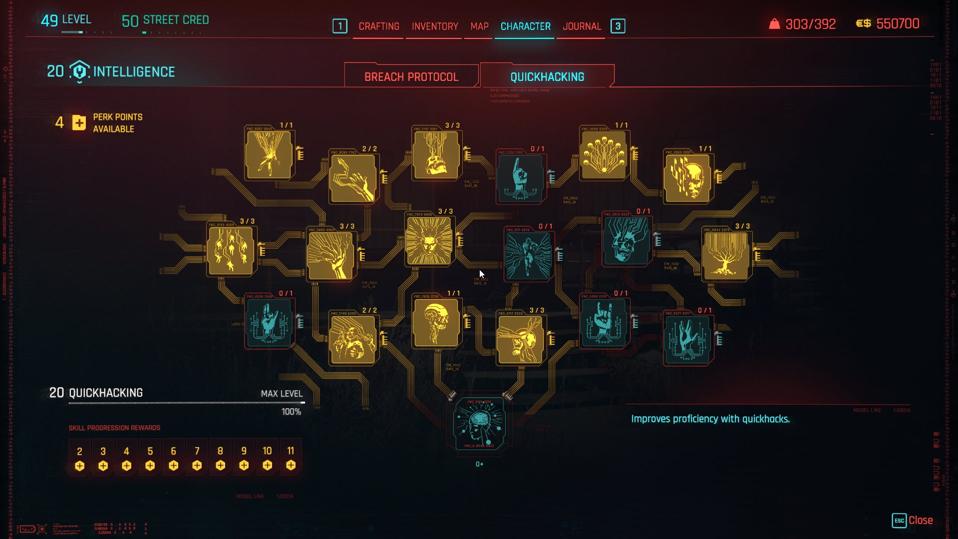Choose the cyan running figure perk
This screenshot has height=539, width=958.
tap(528, 251)
